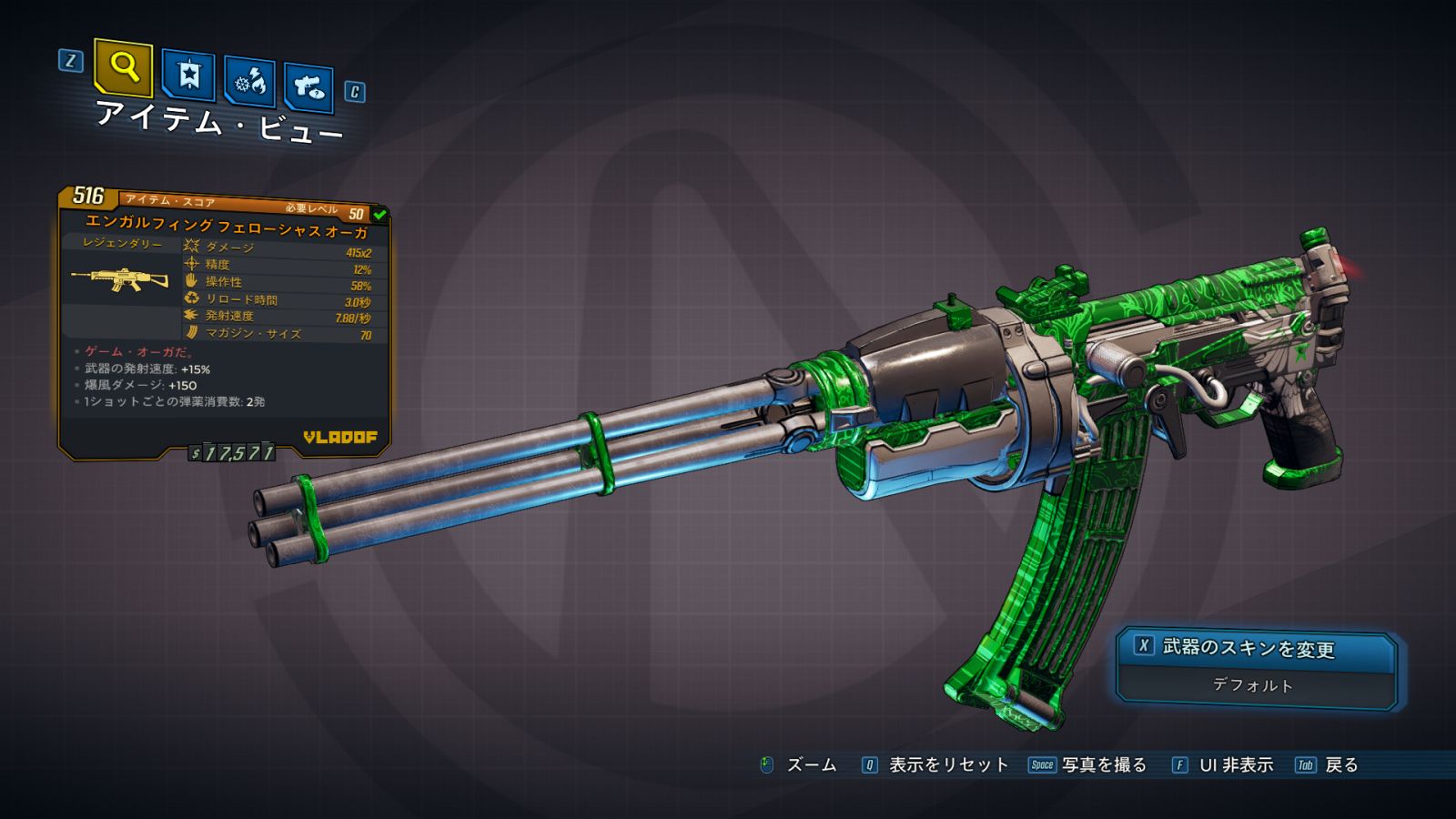Switch to the gun and grenade tab
Viewport: 1456px width, 819px height.
[x=308, y=86]
